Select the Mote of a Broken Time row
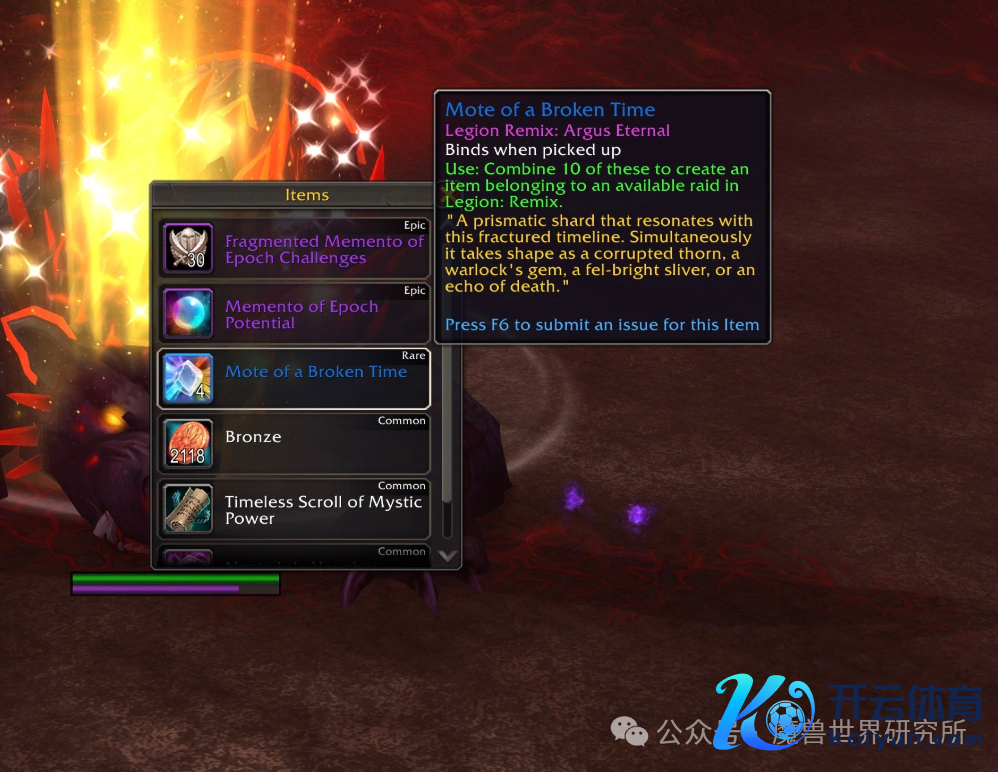The image size is (998, 772). (x=294, y=378)
